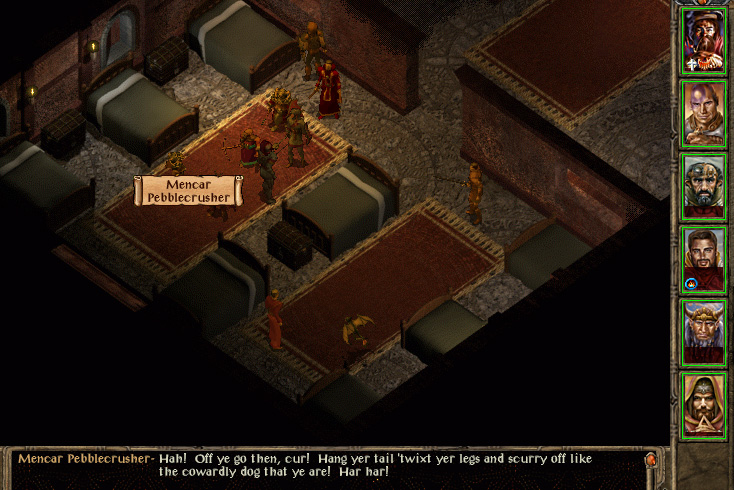Choose the green-helmeted bearded warrior portrait
Image resolution: width=734 pixels, height=490 pixels.
click(704, 186)
